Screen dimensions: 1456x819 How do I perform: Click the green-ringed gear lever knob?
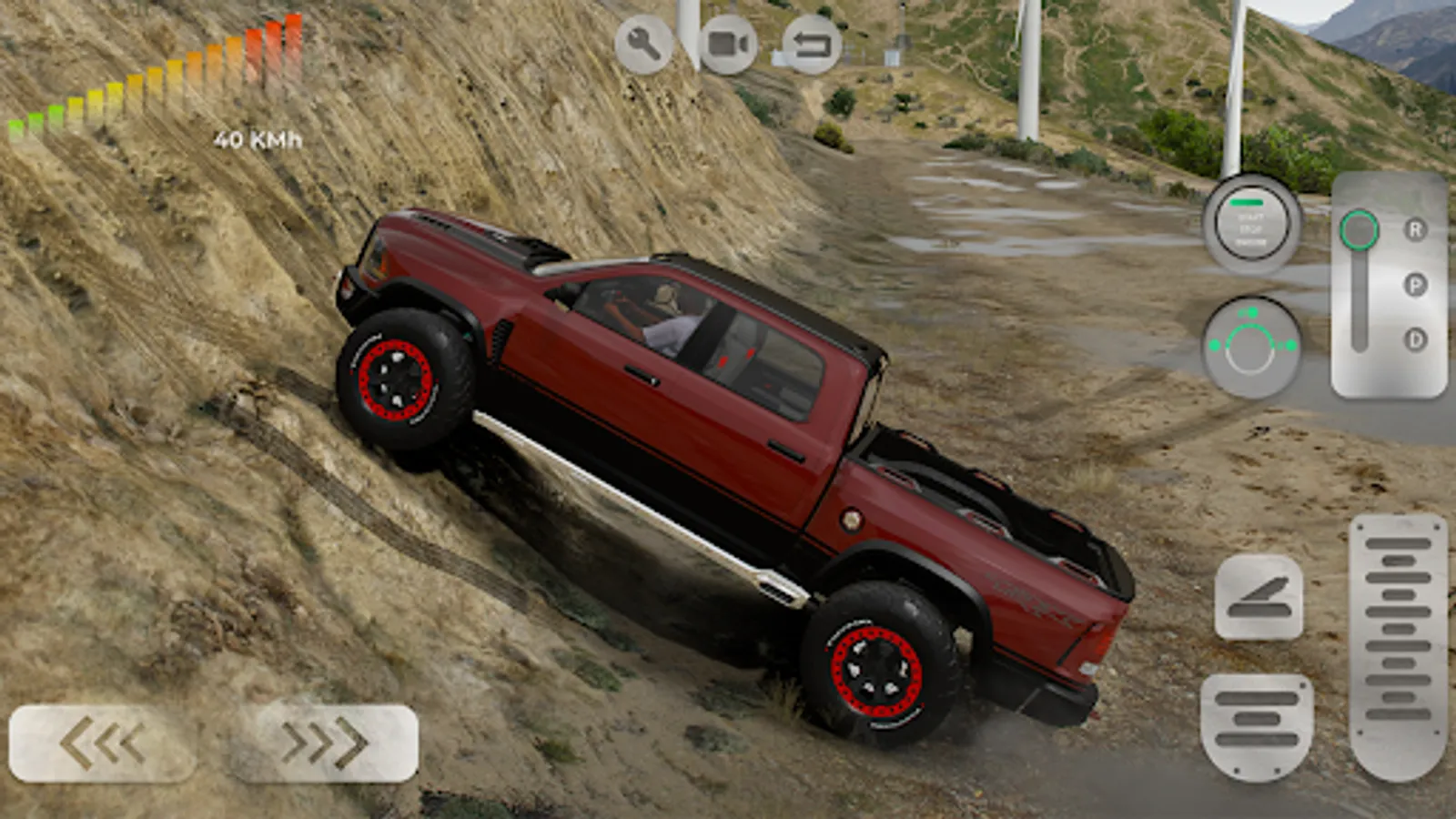click(1359, 231)
